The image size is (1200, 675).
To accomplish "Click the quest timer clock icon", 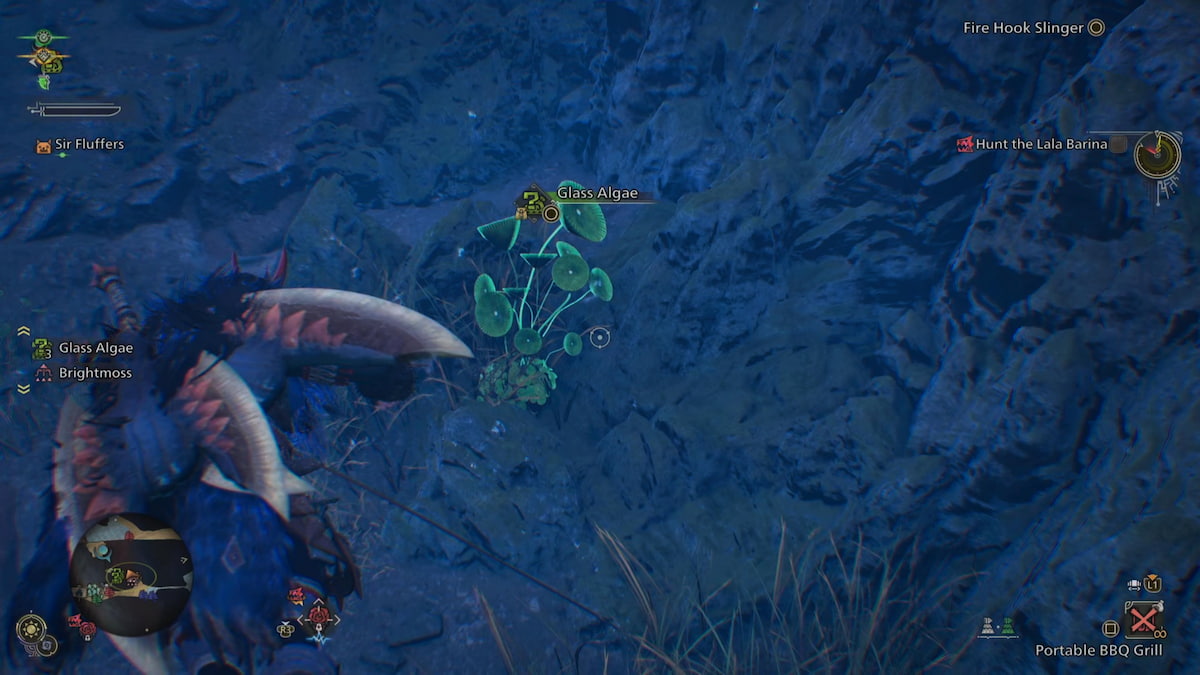I will pos(1157,155).
